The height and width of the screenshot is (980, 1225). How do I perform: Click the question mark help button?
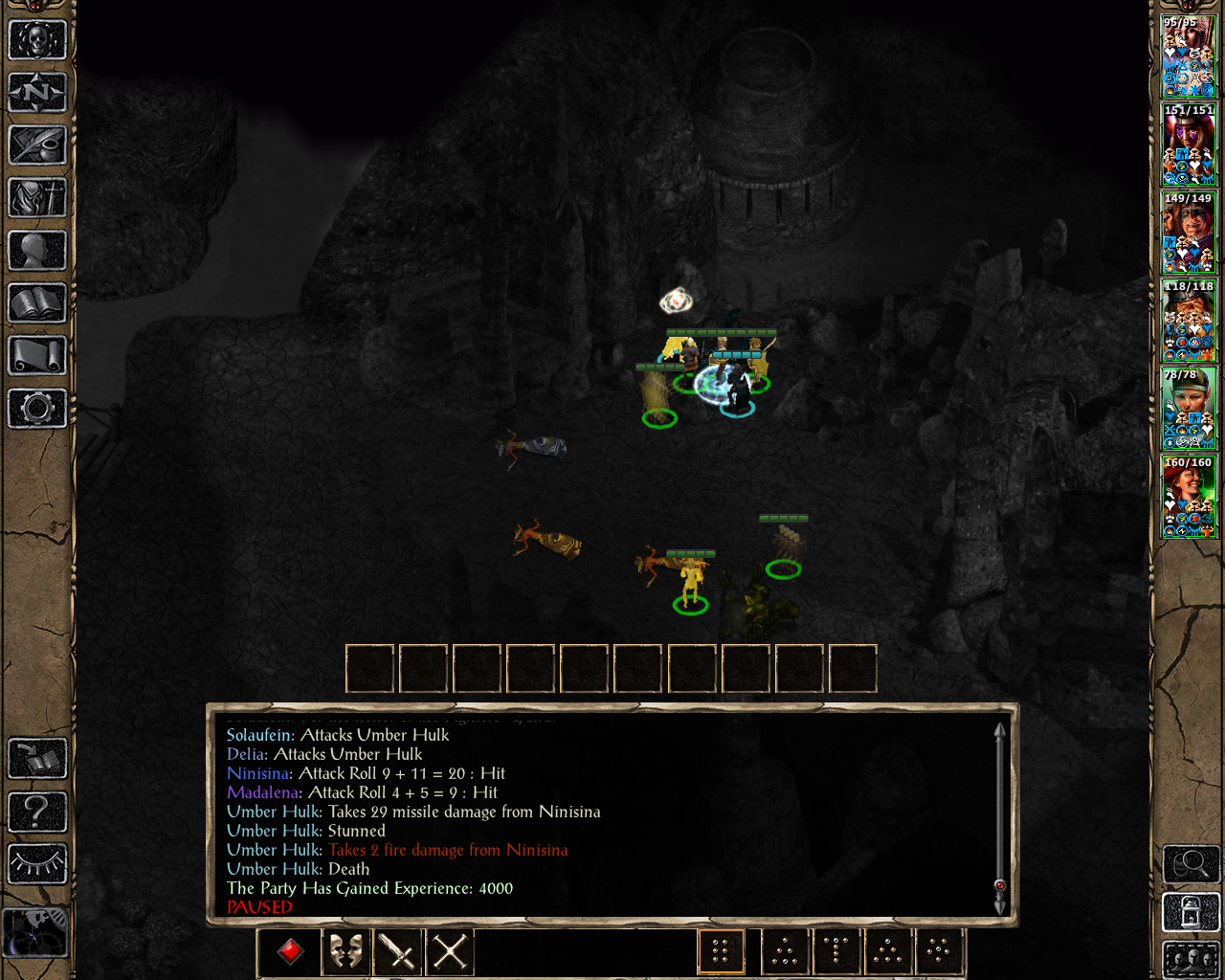click(37, 812)
